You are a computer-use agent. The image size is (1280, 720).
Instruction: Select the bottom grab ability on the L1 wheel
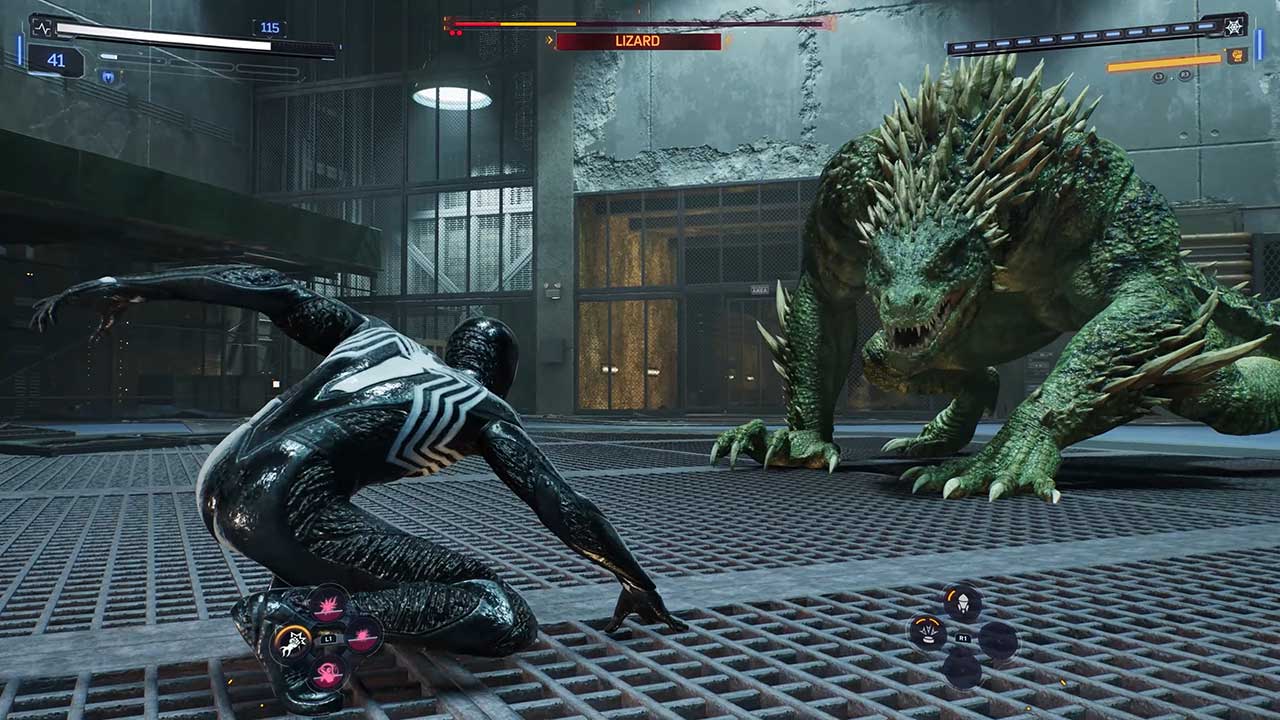tap(328, 673)
